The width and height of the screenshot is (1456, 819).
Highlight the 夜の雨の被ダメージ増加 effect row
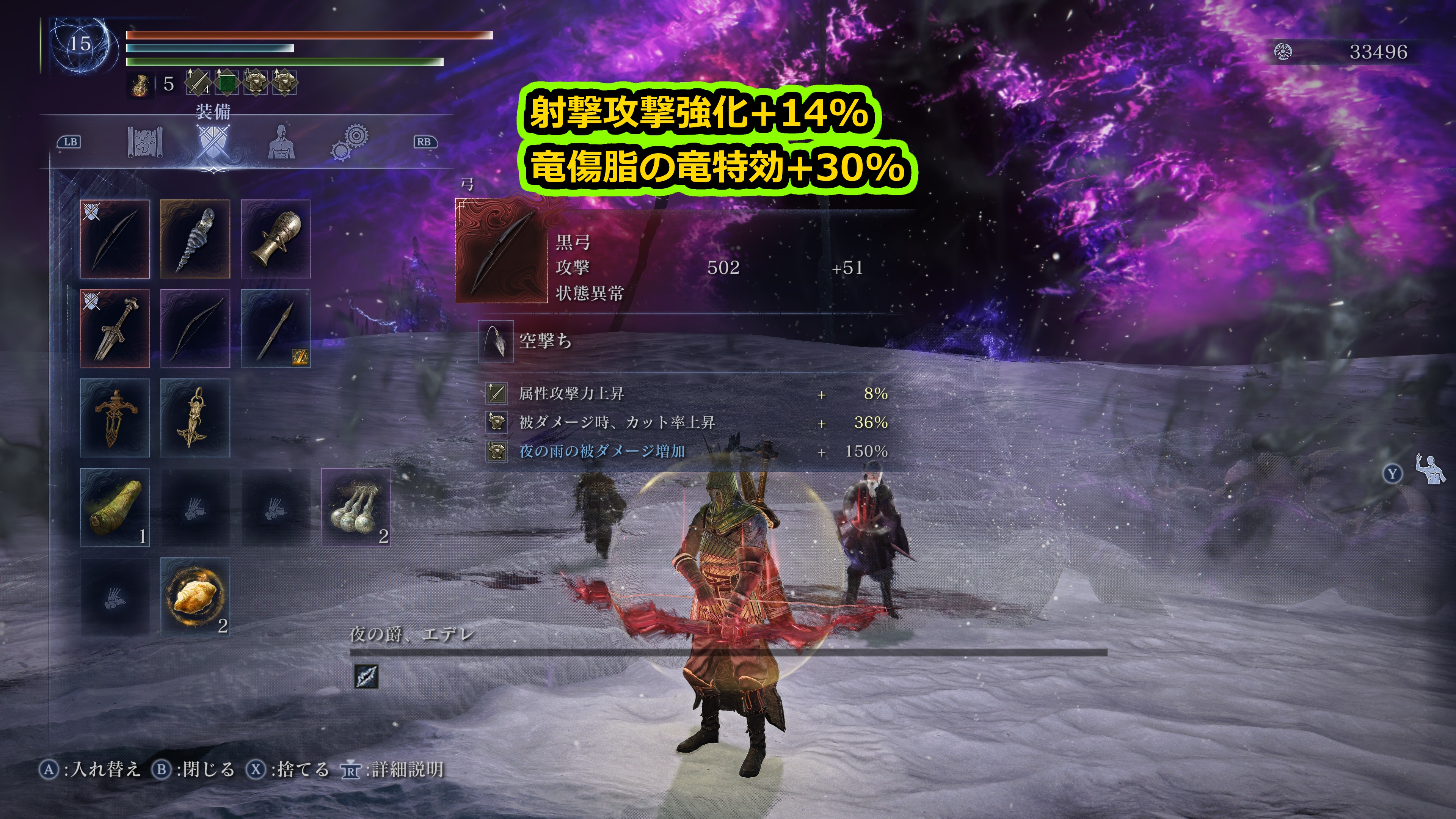tap(687, 451)
